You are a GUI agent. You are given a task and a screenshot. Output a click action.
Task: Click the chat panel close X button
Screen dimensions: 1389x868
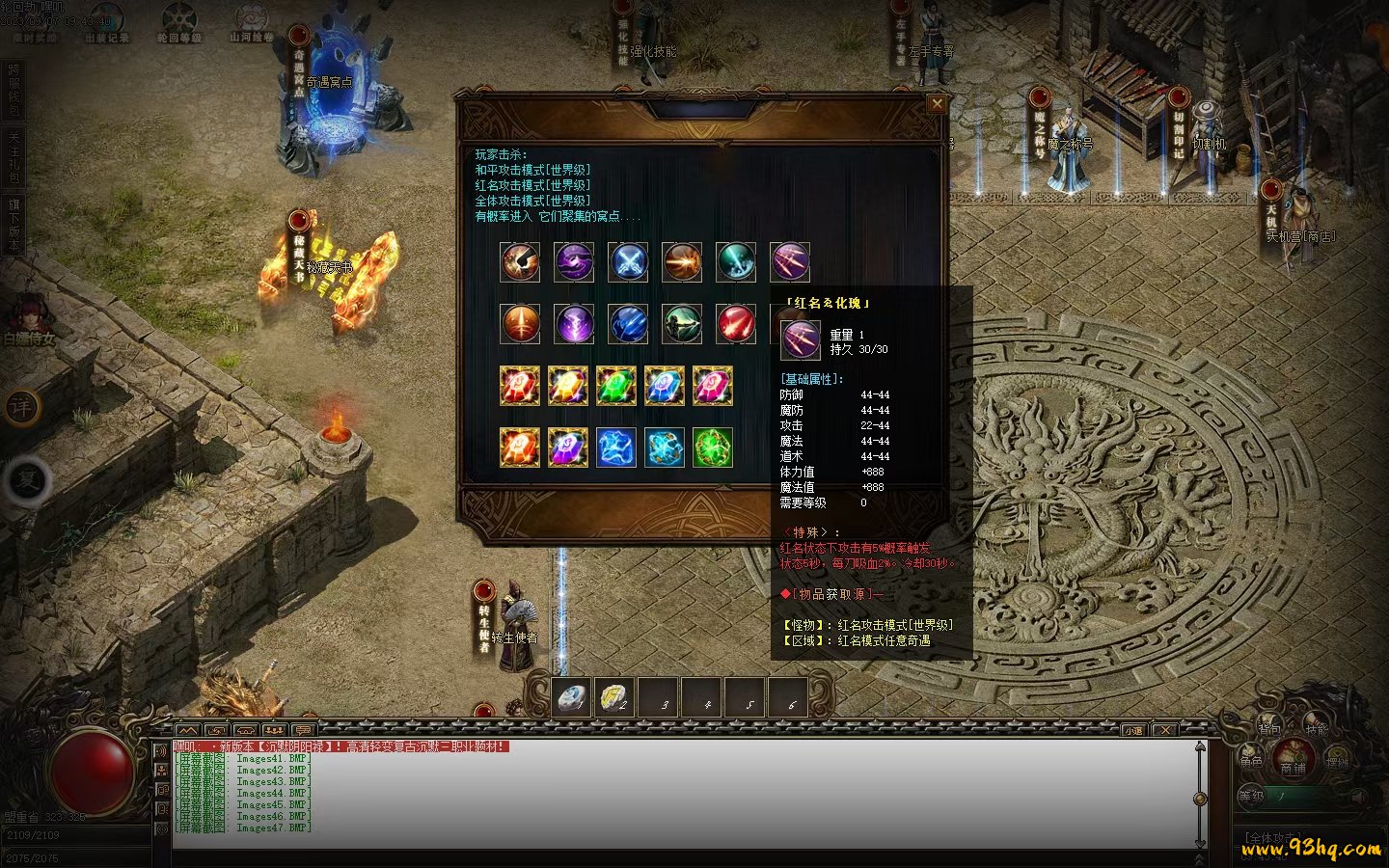[x=1165, y=730]
